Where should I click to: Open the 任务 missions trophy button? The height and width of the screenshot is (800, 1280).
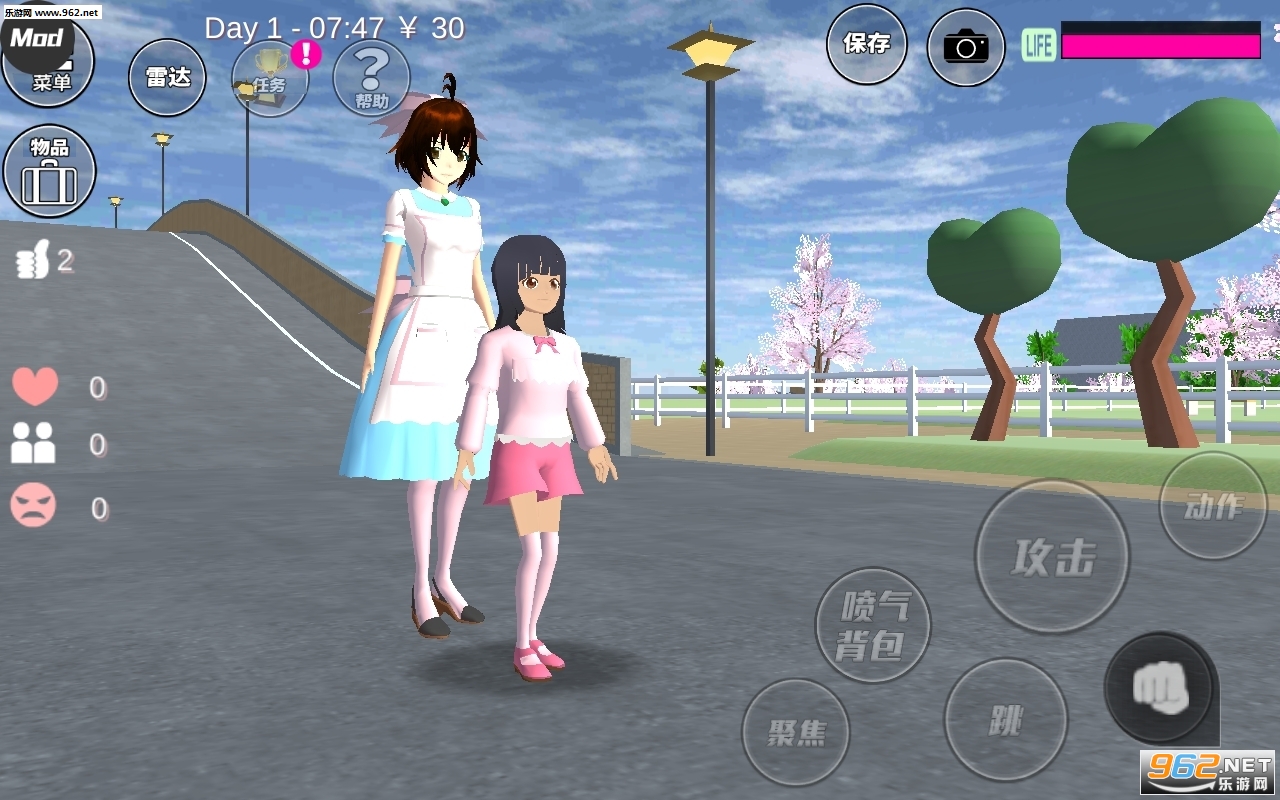pos(270,80)
